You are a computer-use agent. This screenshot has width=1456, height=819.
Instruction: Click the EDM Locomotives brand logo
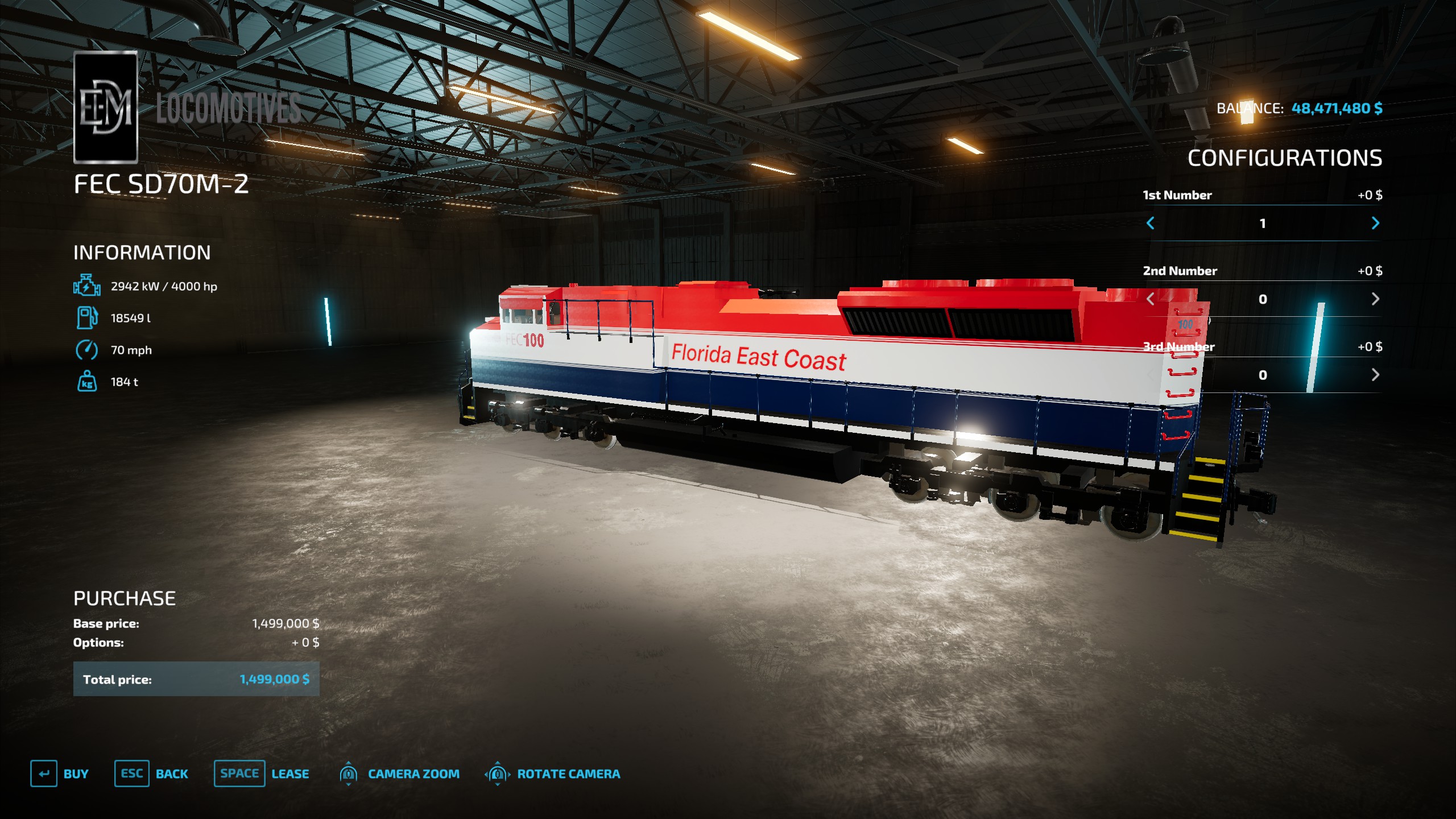pos(107,106)
